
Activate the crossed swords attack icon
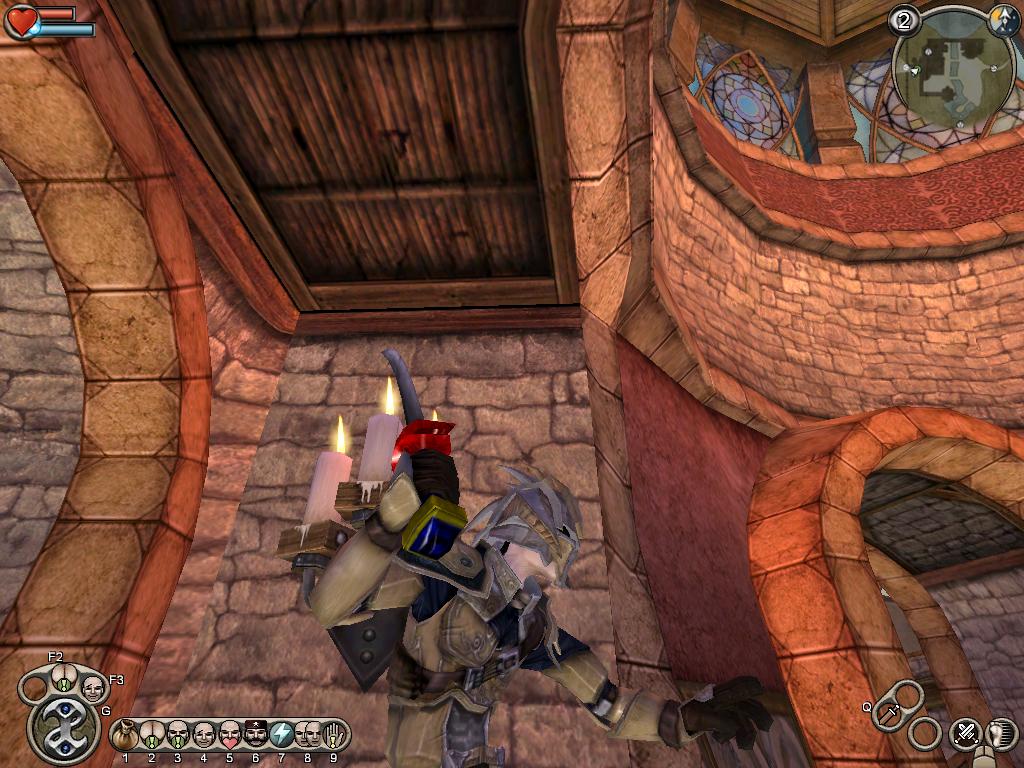pyautogui.click(x=965, y=734)
